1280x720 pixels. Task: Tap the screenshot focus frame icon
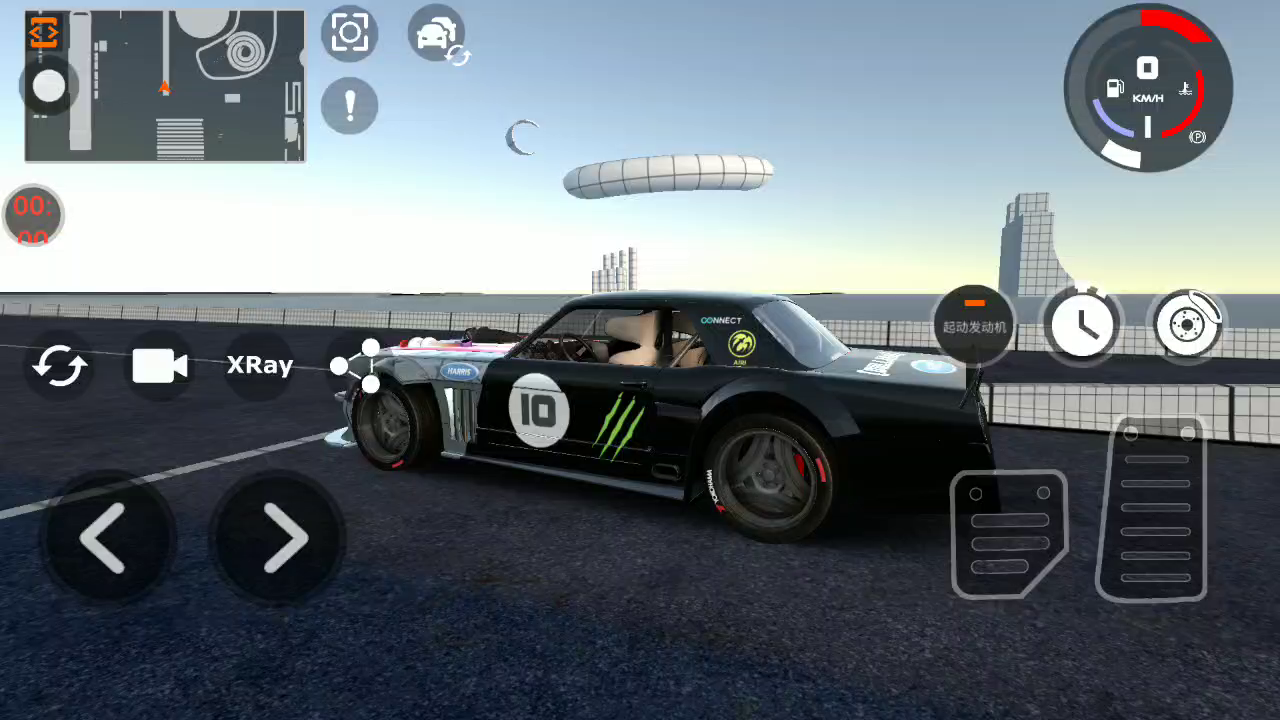(x=350, y=33)
